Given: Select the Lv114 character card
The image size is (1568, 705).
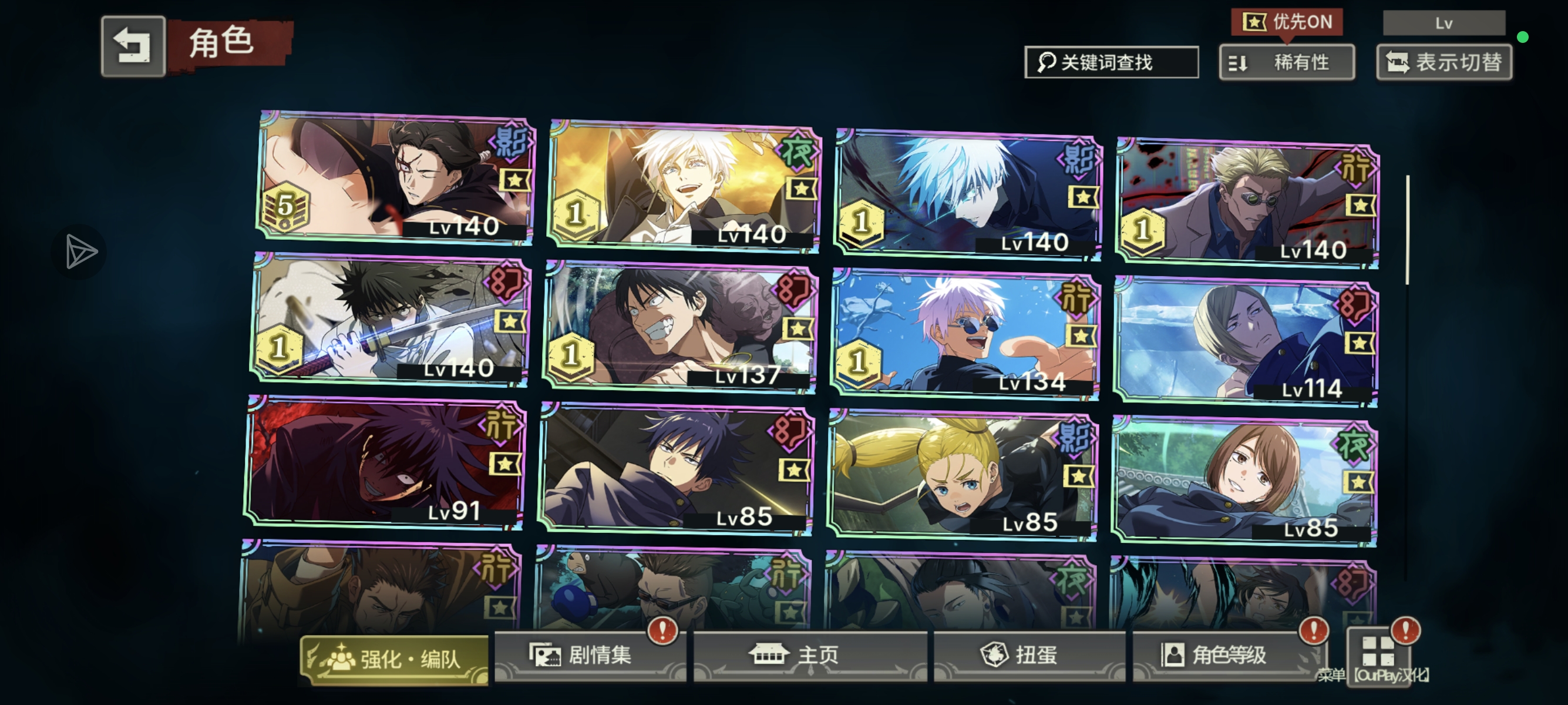Looking at the screenshot, I should click(1246, 341).
